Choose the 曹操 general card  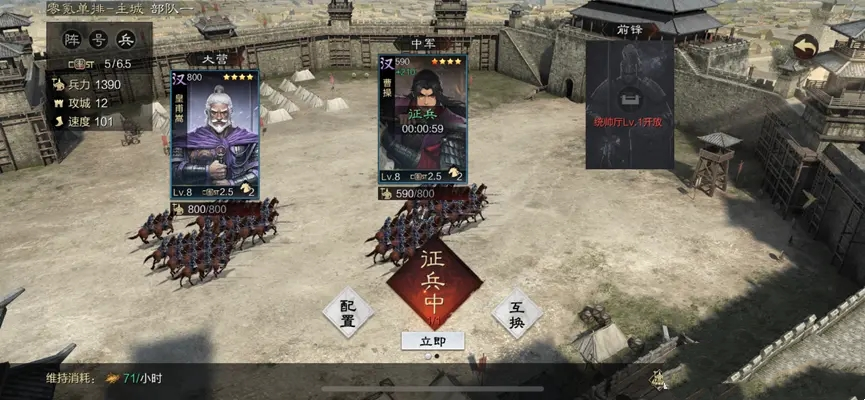point(423,125)
